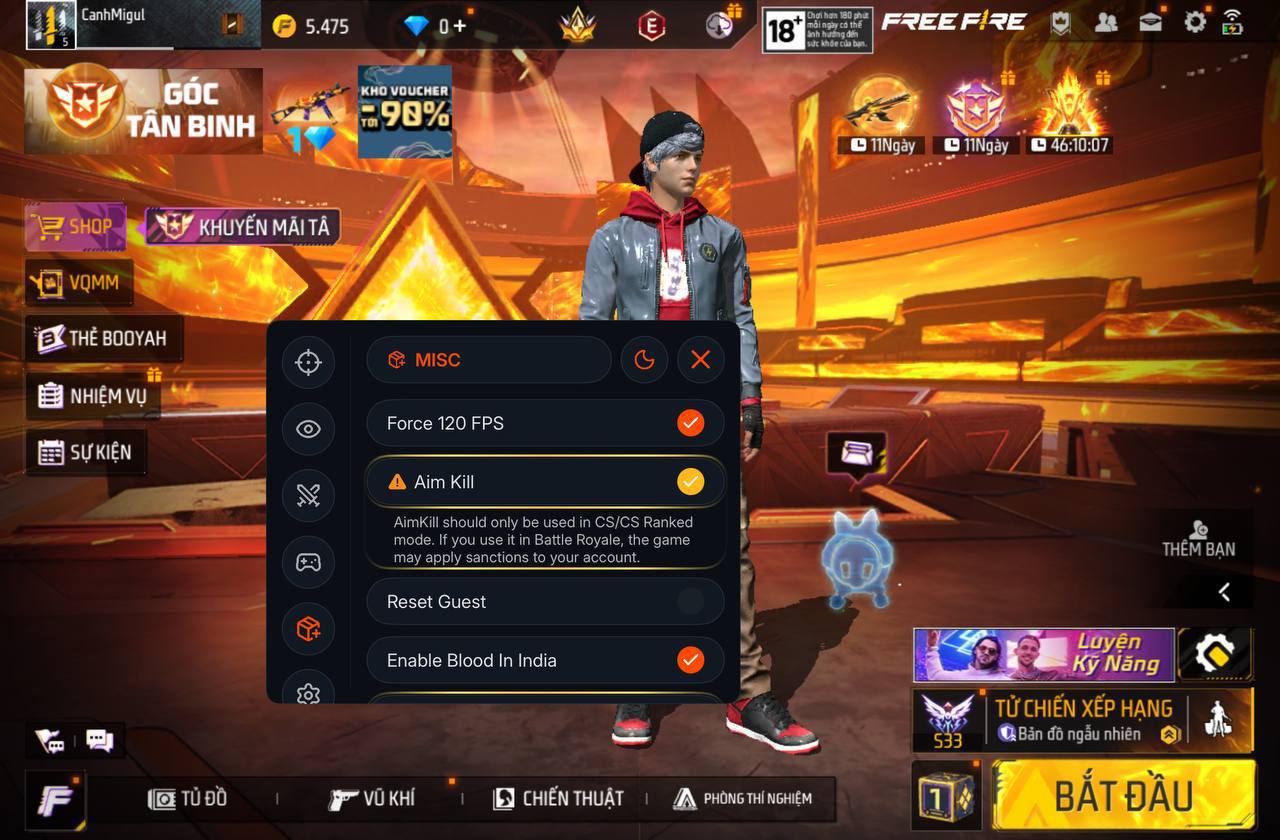
Task: Select the crosshair aim icon in mod menu
Action: (x=308, y=362)
